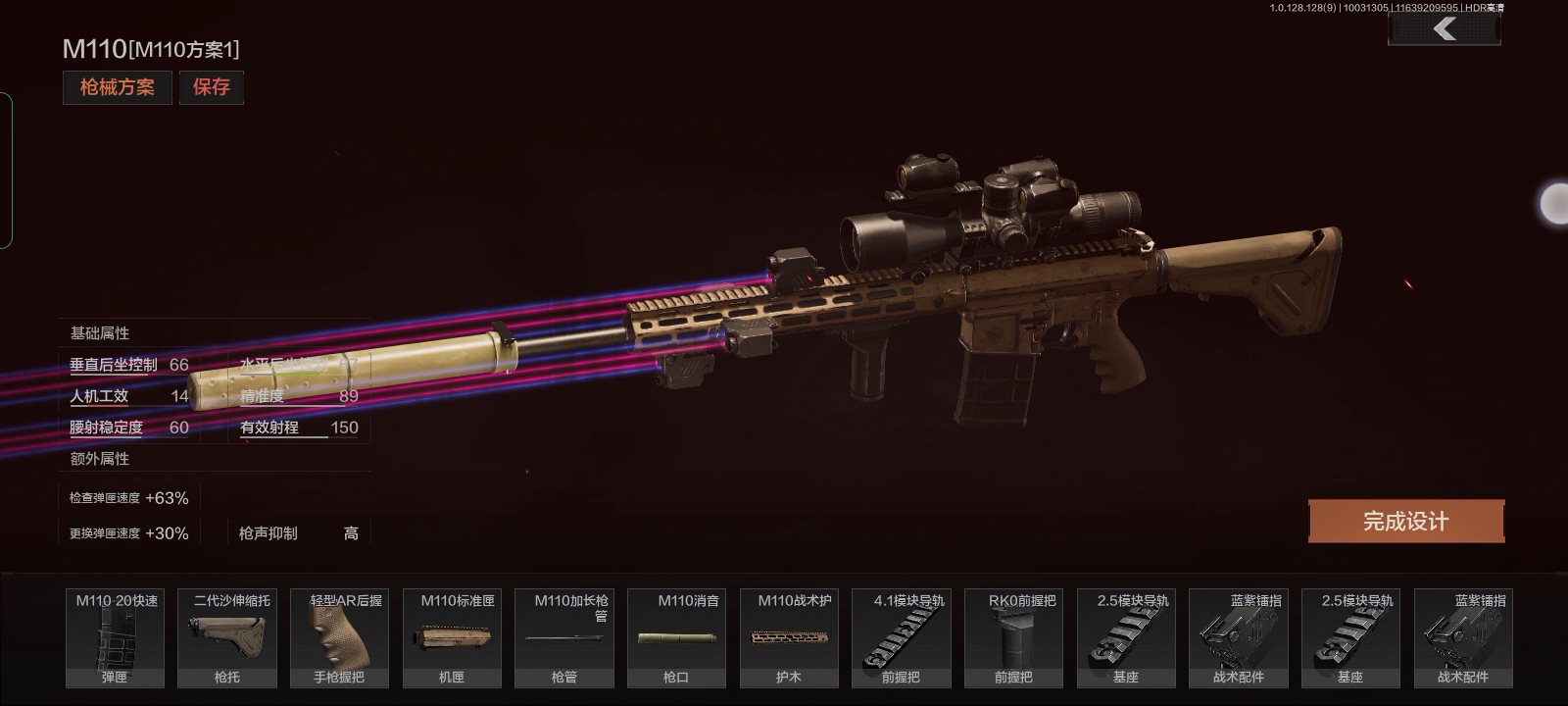
Task: Choose the 二代沙伸缩托 stock slot
Action: 227,637
